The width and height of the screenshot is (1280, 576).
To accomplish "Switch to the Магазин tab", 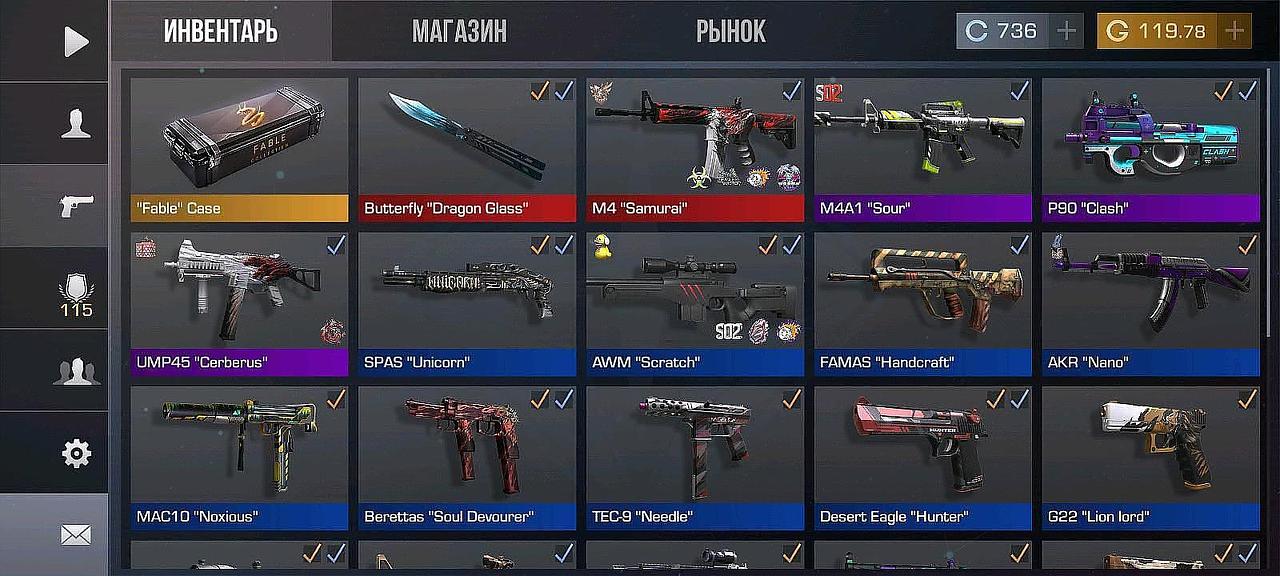I will 459,31.
